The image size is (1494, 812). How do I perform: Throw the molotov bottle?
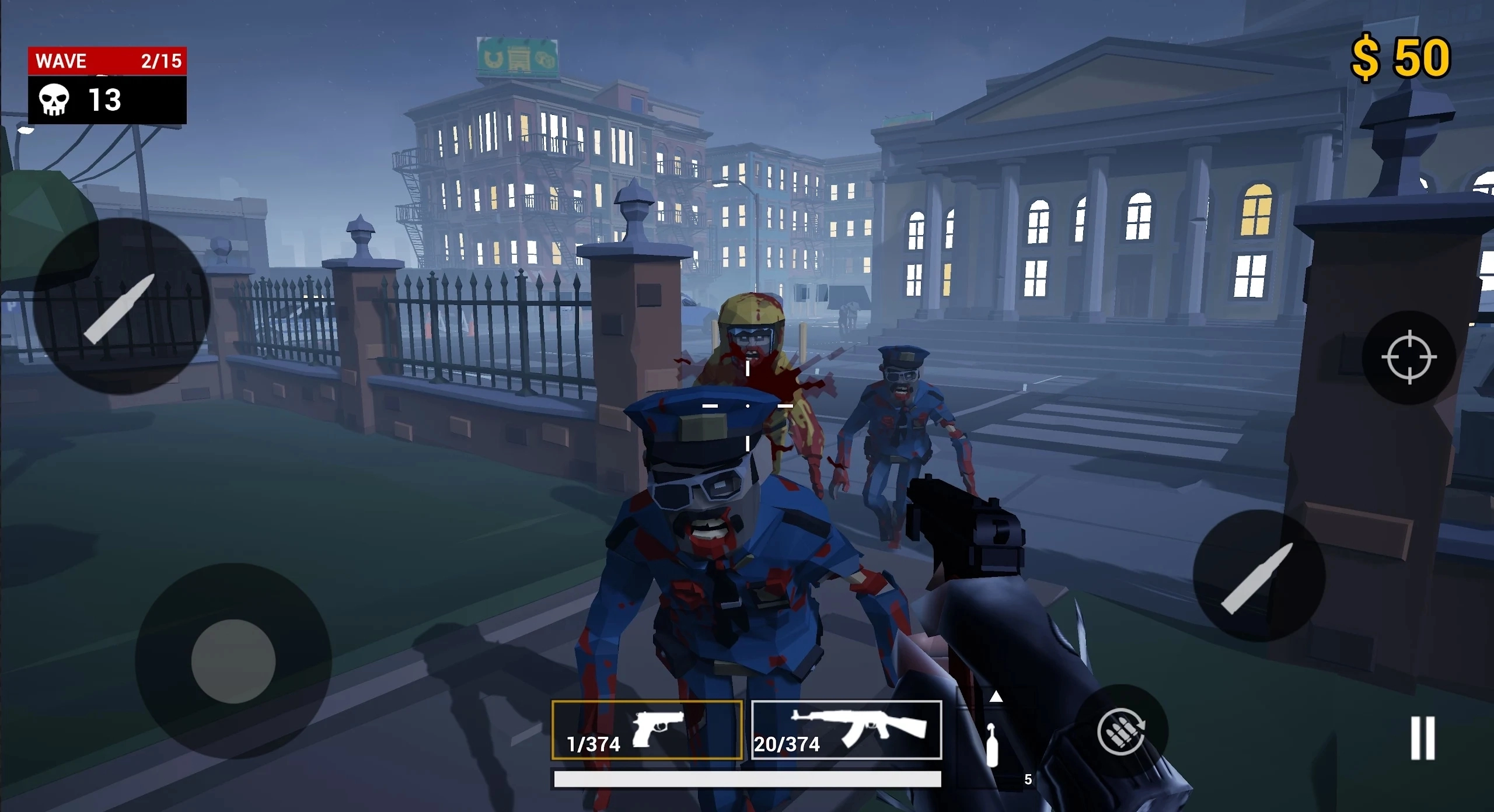point(992,745)
